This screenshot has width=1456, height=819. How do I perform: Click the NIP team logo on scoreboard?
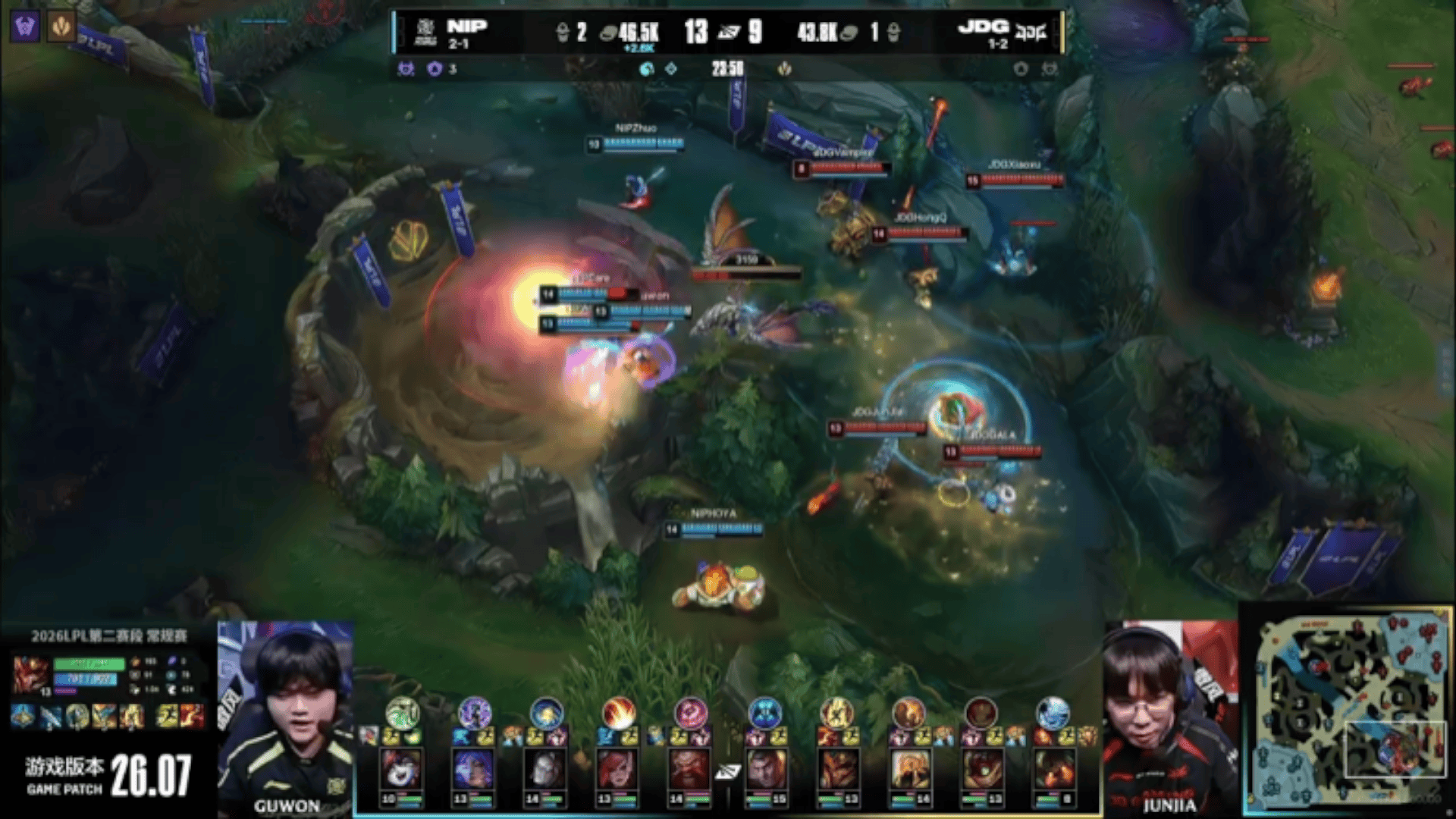click(425, 32)
